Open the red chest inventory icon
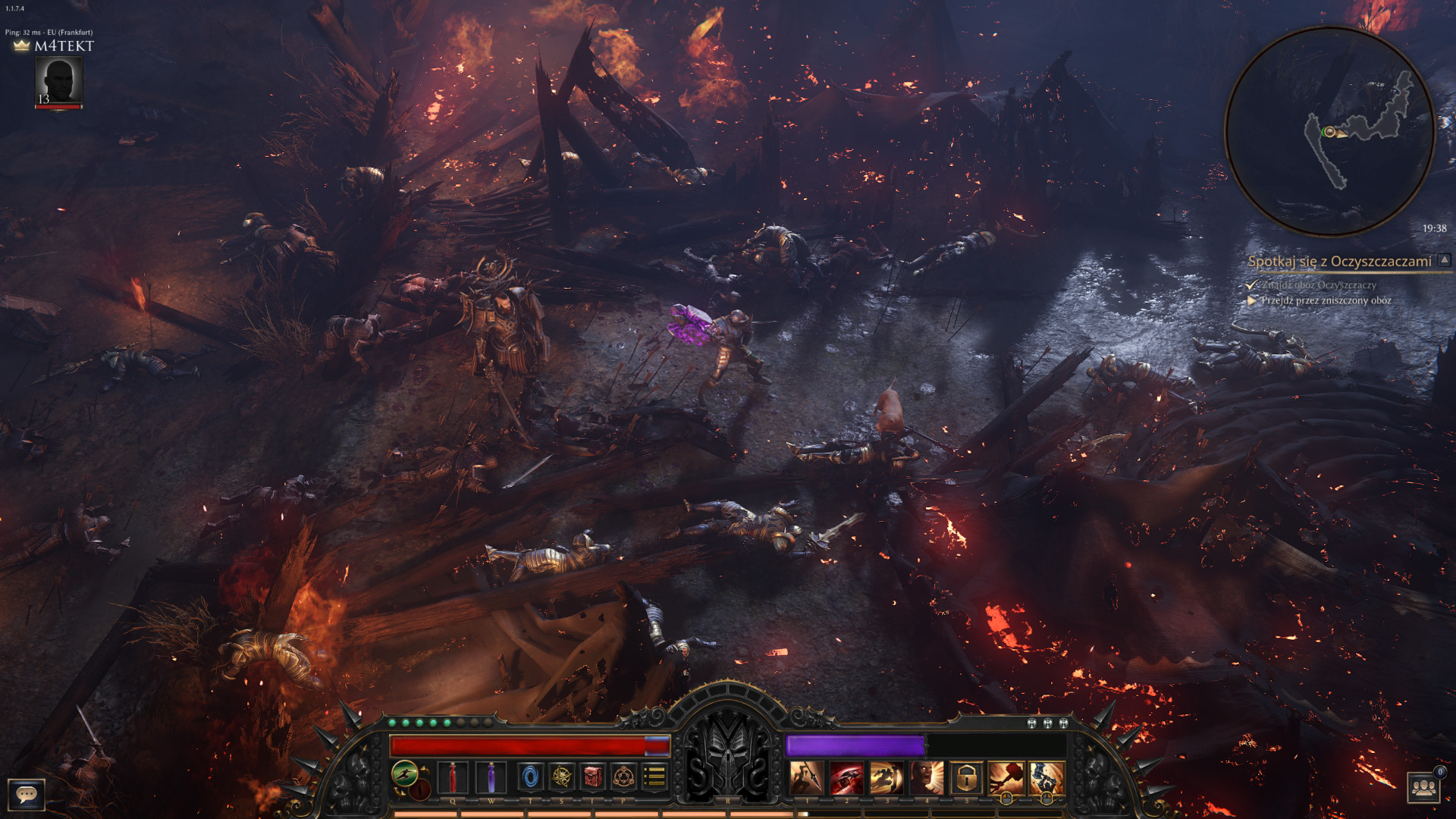This screenshot has width=1456, height=819. pos(593,777)
